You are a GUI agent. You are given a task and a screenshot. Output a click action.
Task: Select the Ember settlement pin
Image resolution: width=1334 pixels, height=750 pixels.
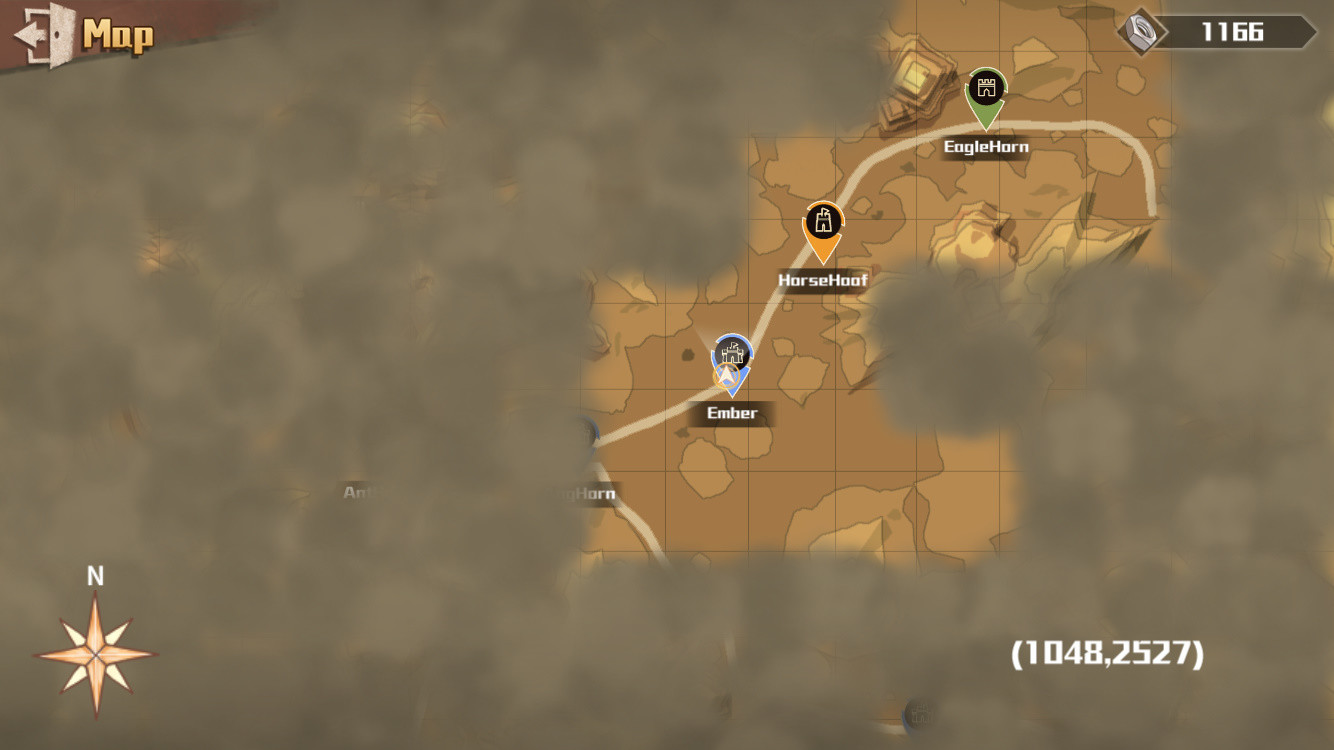tap(730, 360)
